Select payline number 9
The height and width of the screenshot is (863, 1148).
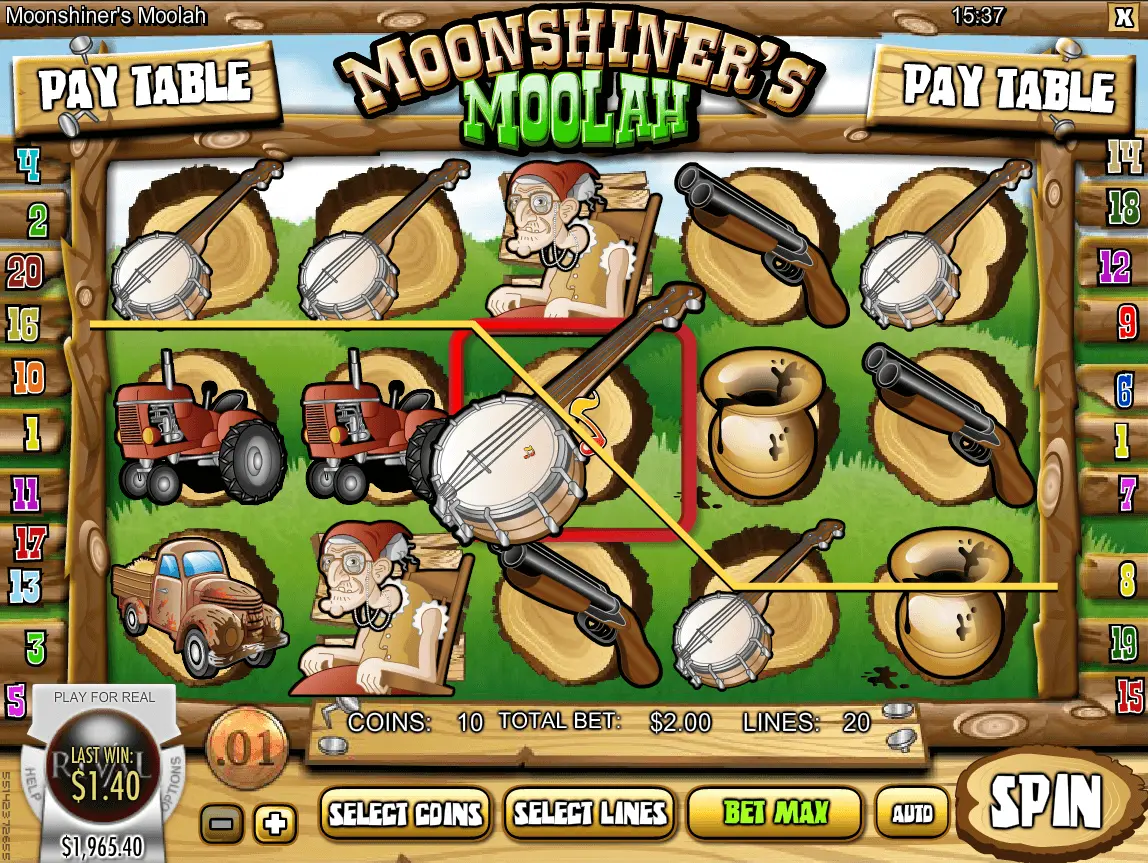click(x=1126, y=322)
